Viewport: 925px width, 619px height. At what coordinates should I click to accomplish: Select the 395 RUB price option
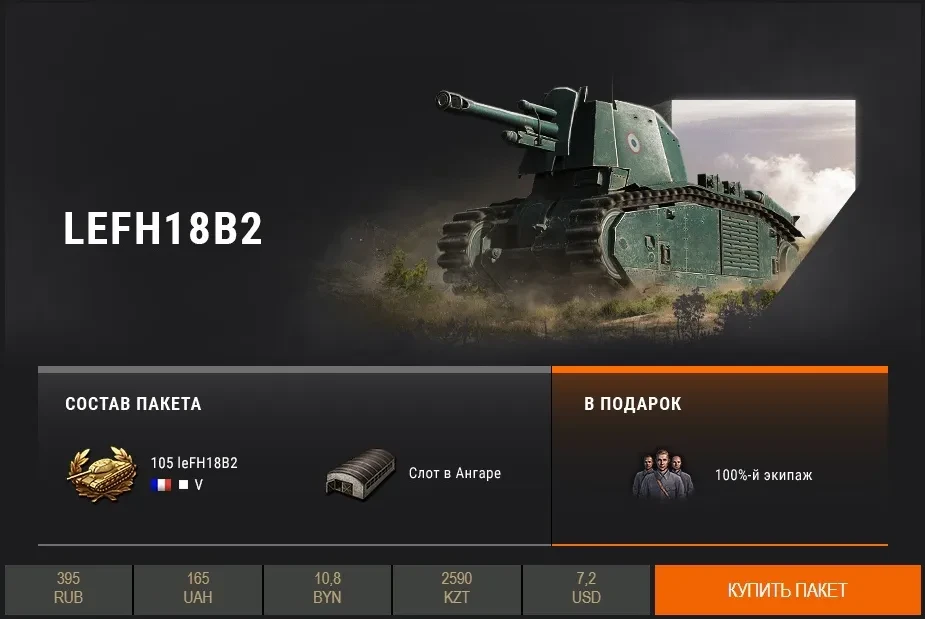pyautogui.click(x=68, y=589)
